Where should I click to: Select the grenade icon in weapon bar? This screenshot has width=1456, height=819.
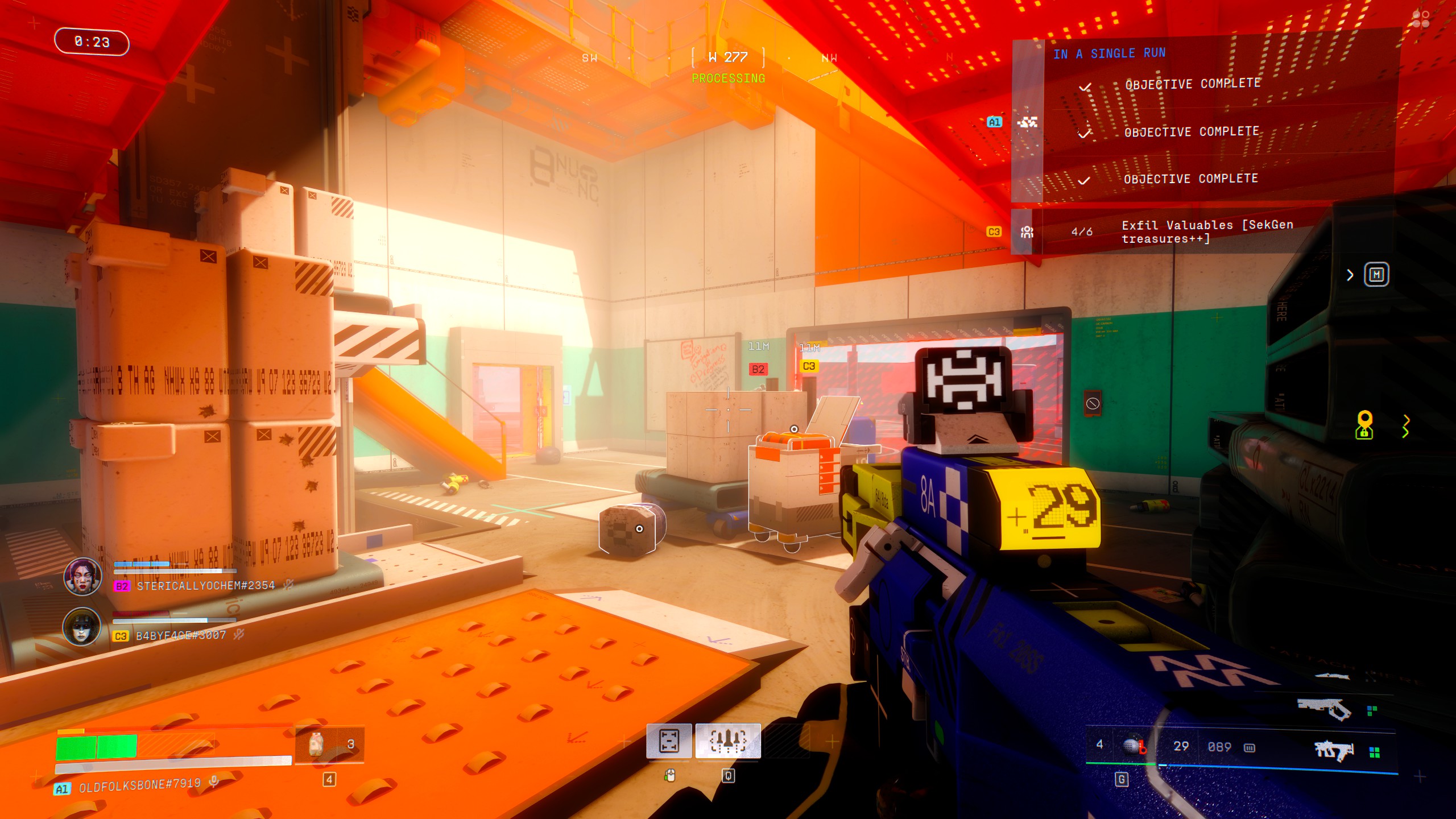click(x=1133, y=746)
